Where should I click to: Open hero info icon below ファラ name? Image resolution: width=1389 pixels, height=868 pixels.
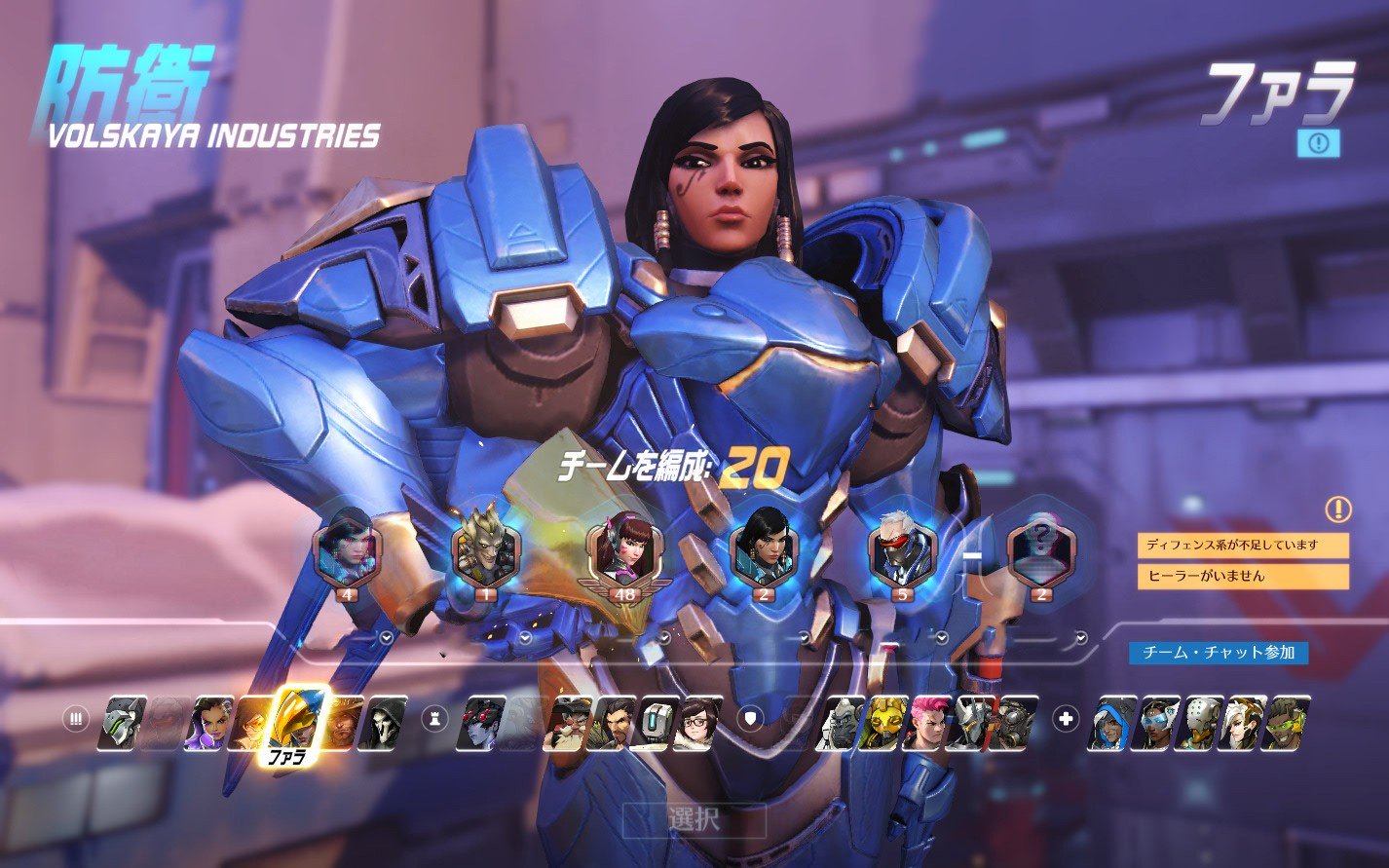1318,143
